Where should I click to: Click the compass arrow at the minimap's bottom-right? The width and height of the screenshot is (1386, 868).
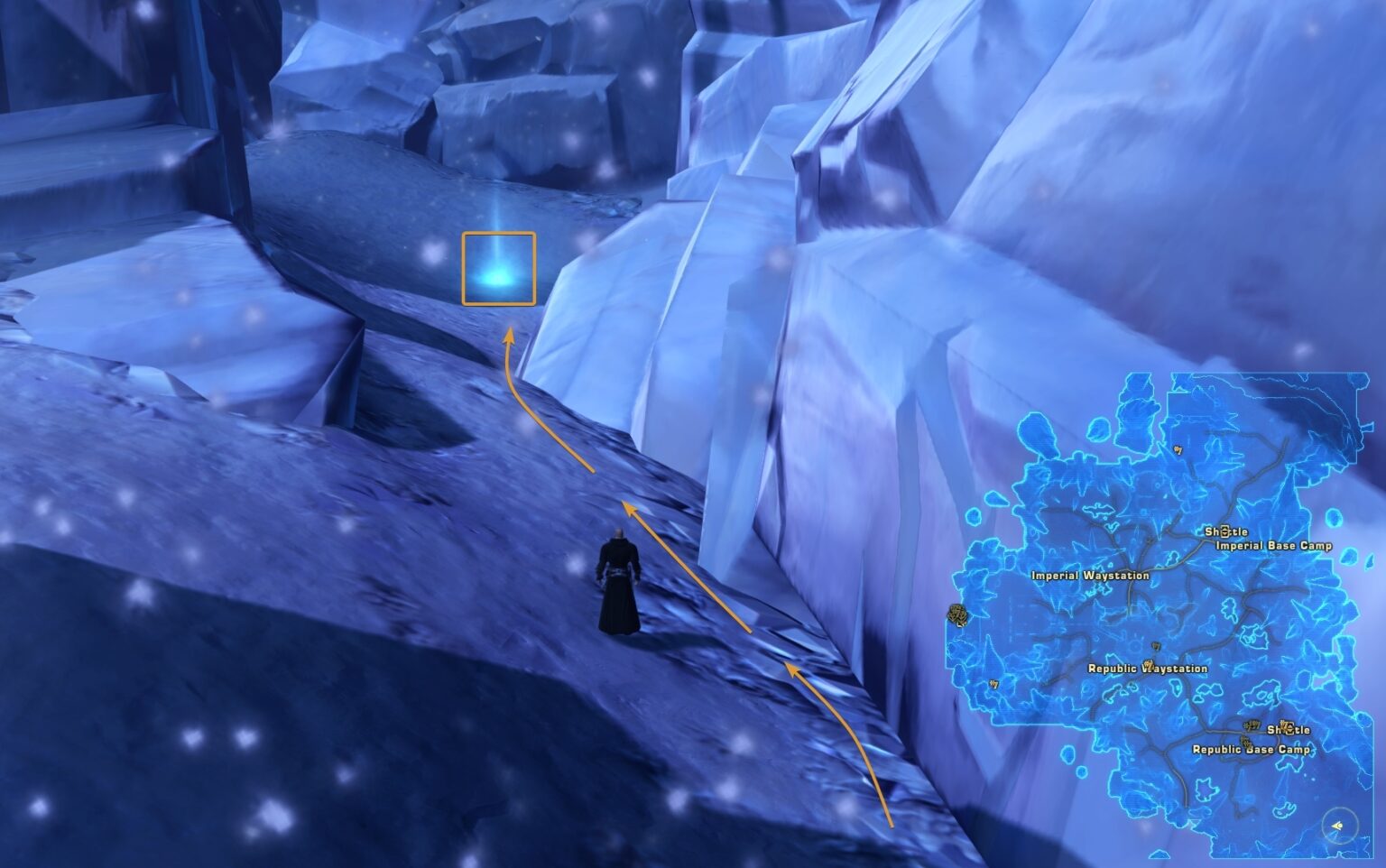click(1335, 826)
